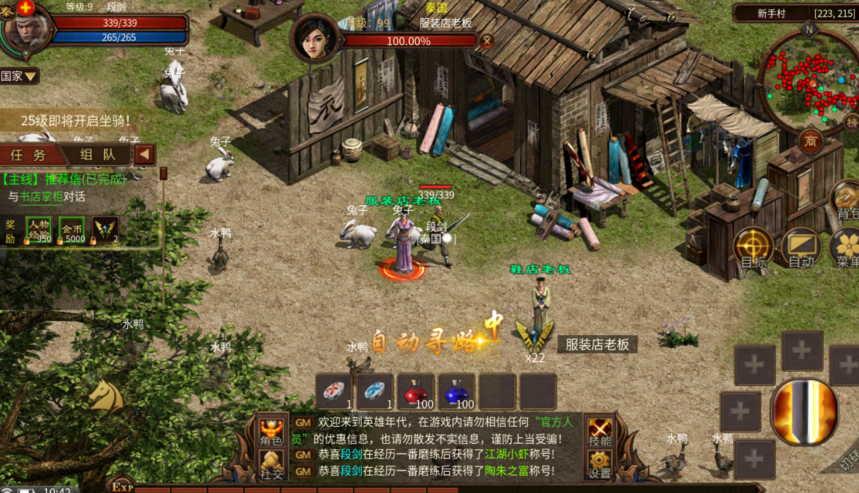Toggle the 自动 auto-battle button
This screenshot has height=493, width=859.
pos(801,247)
